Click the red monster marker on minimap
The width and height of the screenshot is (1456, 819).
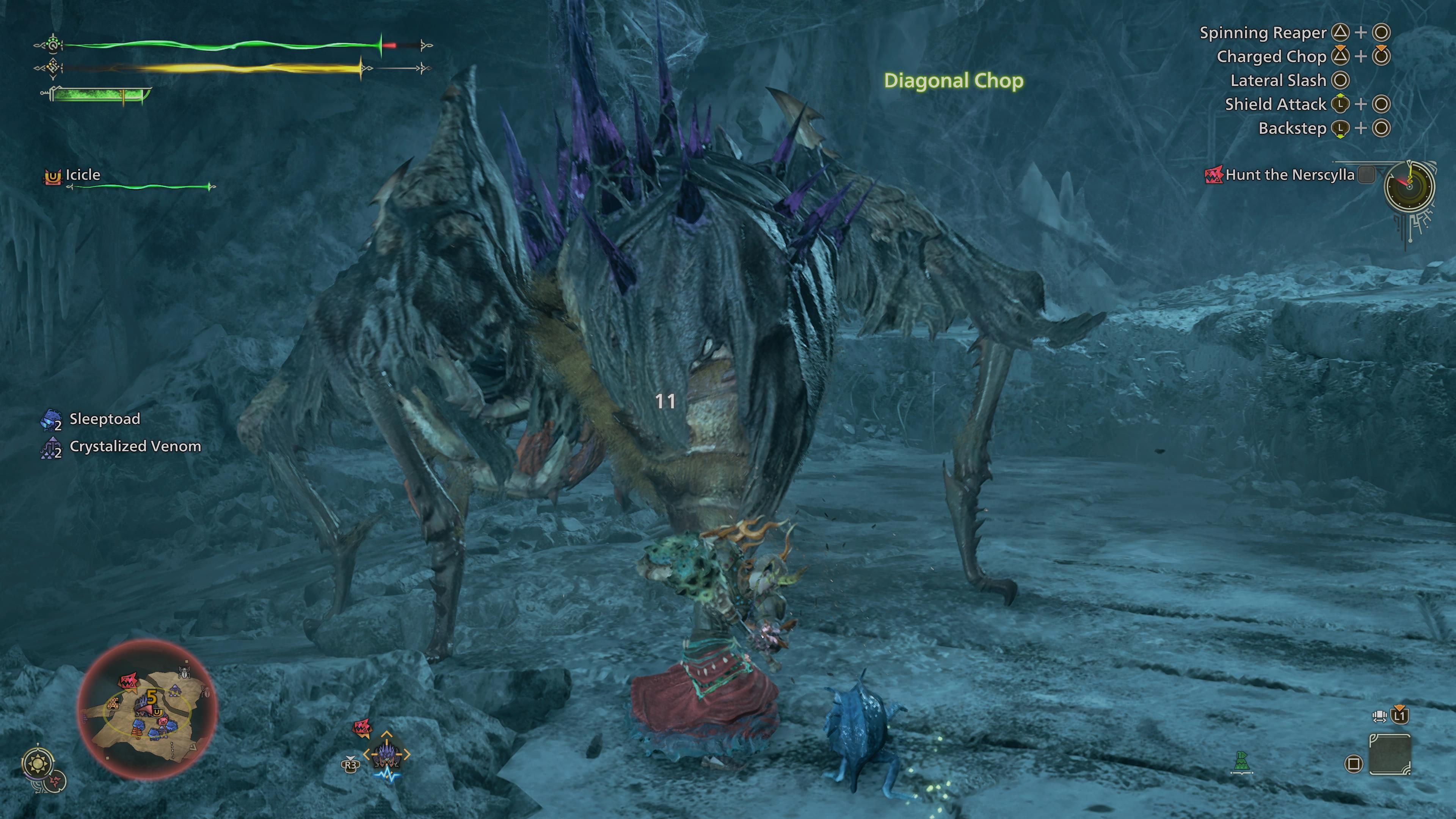pos(129,682)
